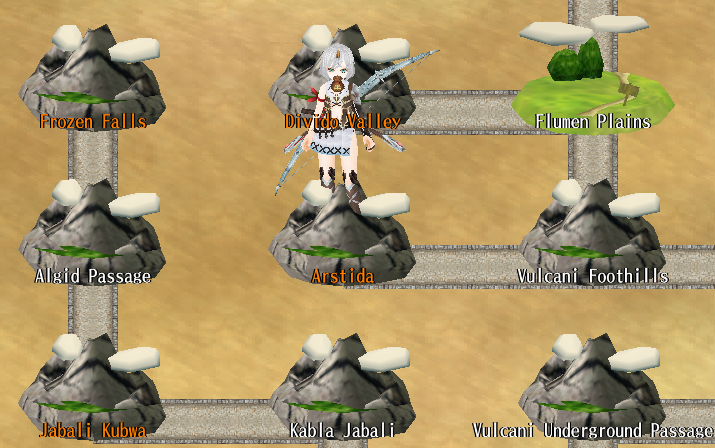Select the Frozen Falls map location
Viewport: 715px width, 448px height.
click(92, 80)
